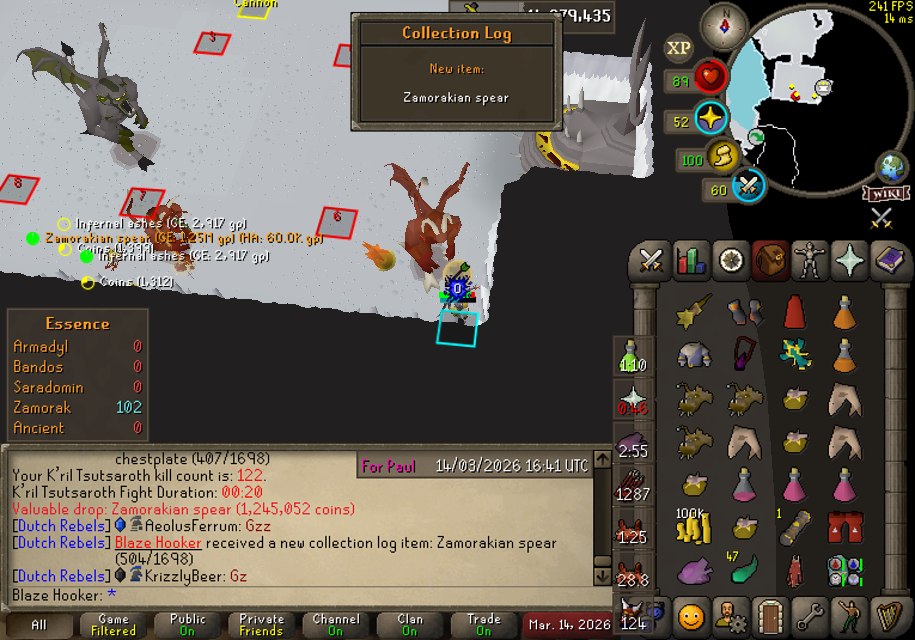
Task: Switch chat to the Clan filter
Action: click(x=409, y=625)
